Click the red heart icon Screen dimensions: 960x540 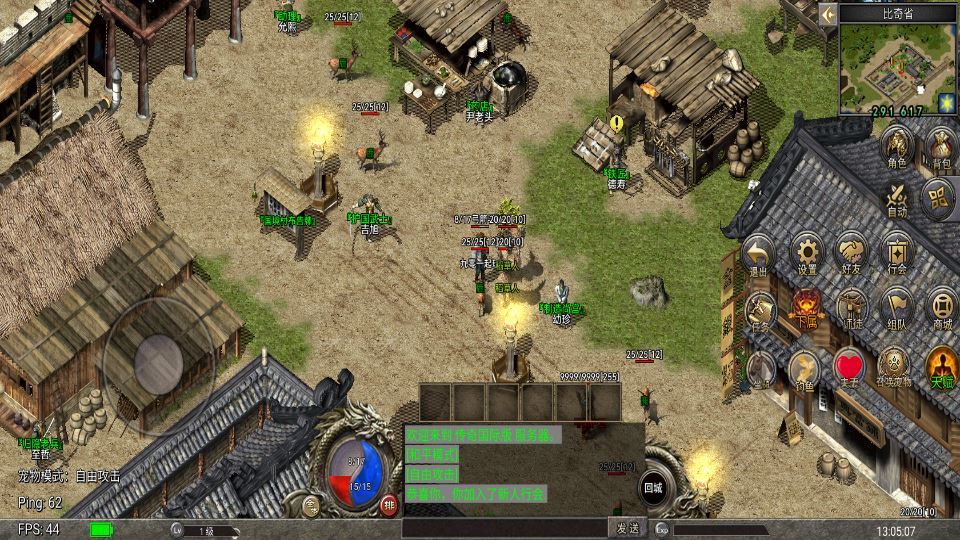click(x=850, y=367)
